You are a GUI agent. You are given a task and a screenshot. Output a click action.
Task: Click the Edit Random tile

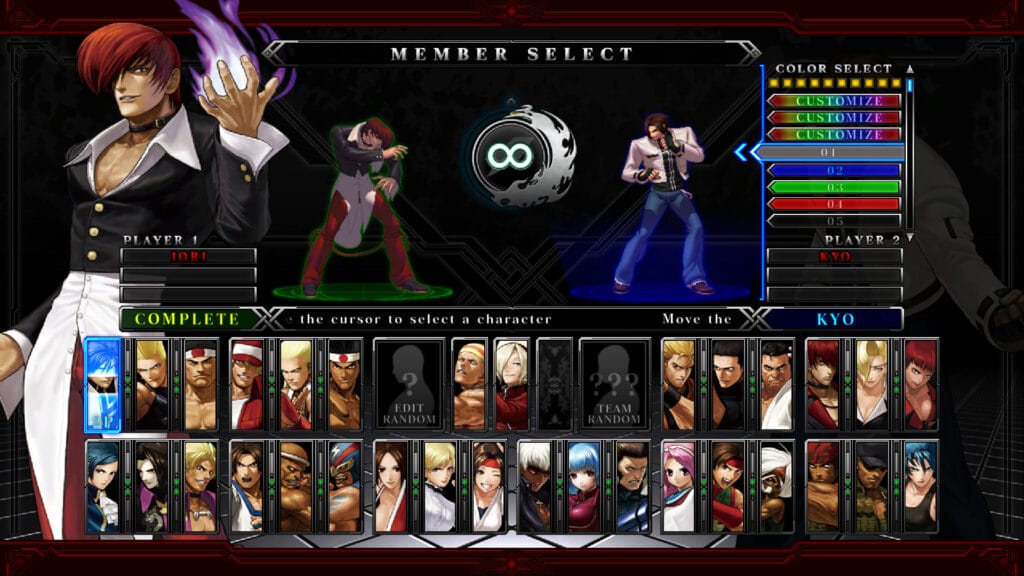pyautogui.click(x=408, y=384)
